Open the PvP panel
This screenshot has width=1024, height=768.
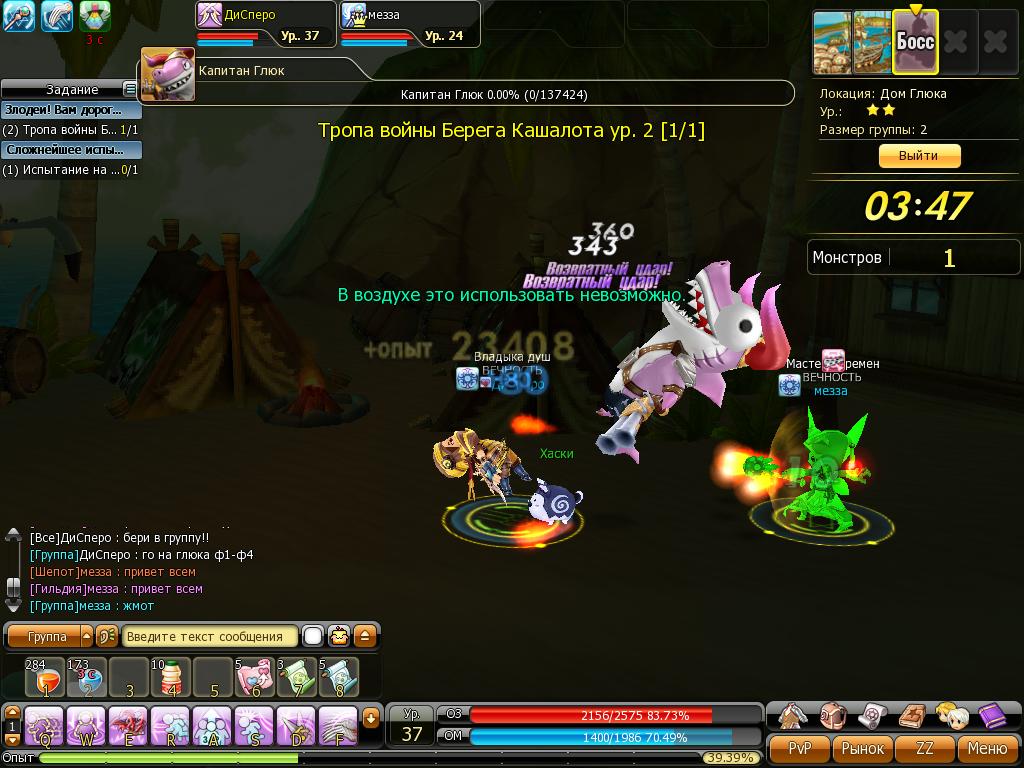(800, 748)
